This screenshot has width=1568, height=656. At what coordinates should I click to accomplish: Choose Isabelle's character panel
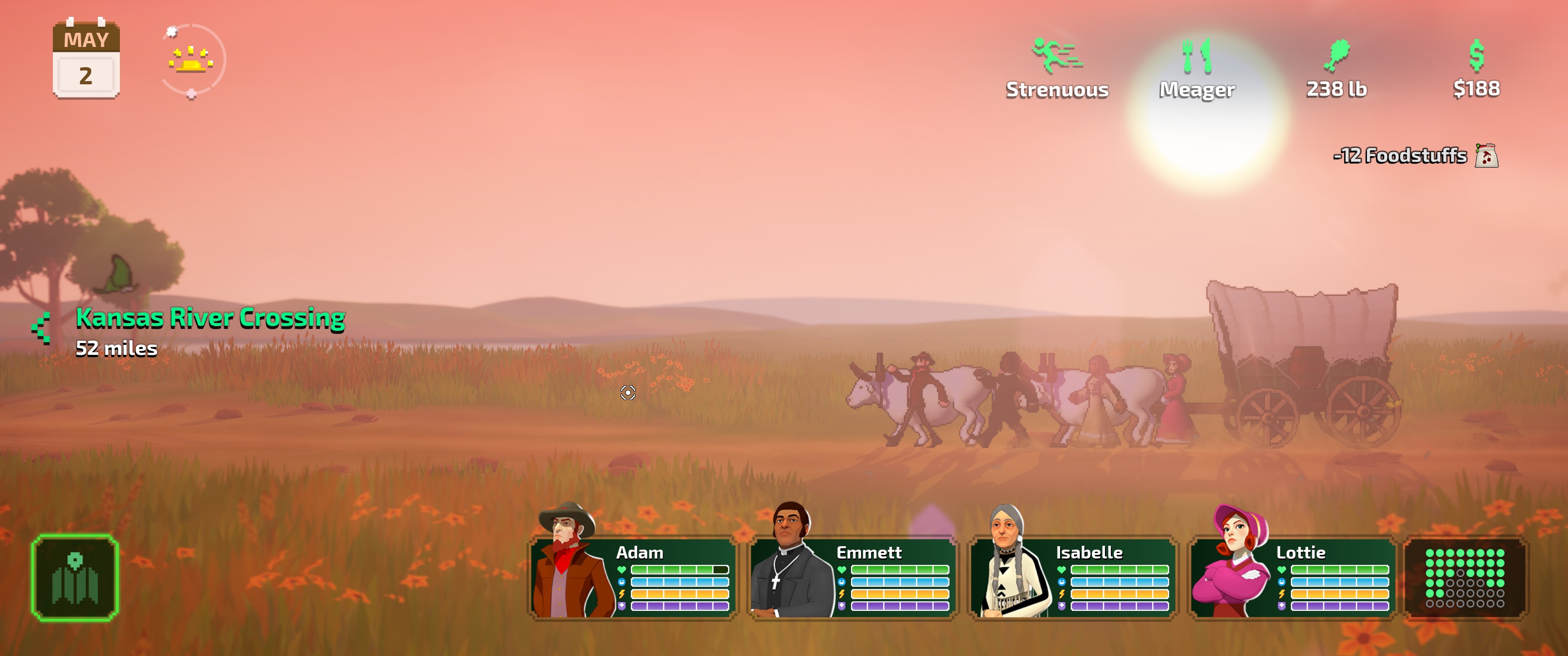pyautogui.click(x=1073, y=577)
